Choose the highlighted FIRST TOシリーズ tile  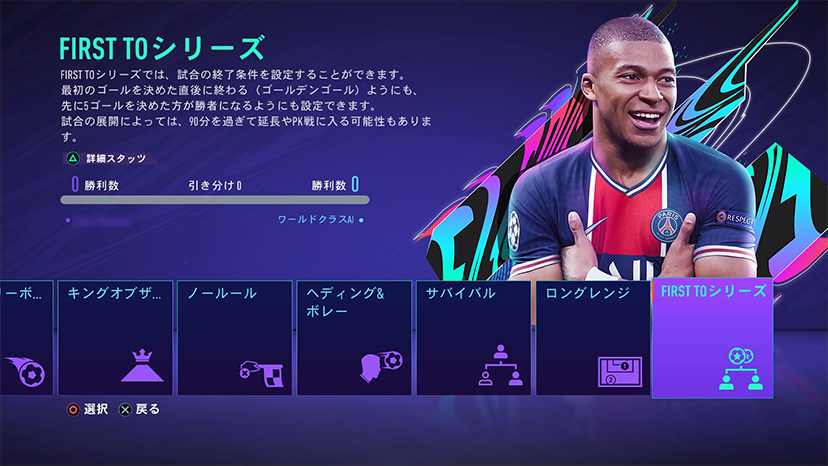pos(712,338)
